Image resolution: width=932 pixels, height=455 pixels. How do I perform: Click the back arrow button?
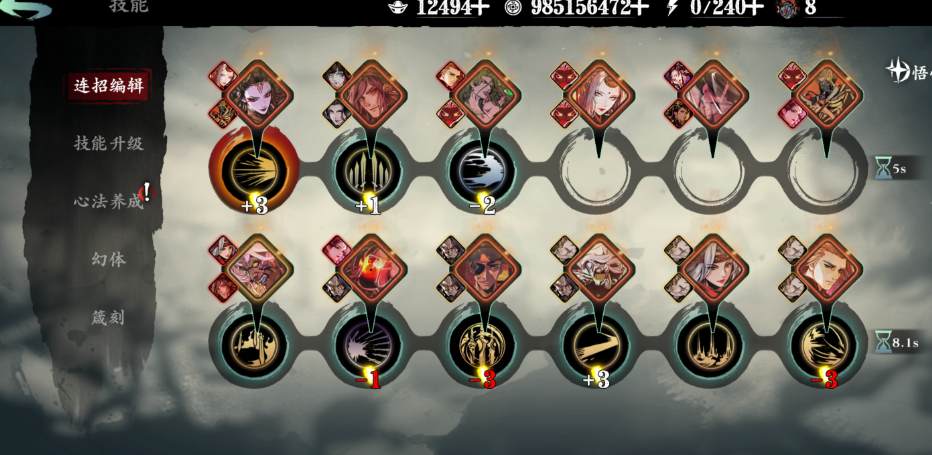click(26, 10)
